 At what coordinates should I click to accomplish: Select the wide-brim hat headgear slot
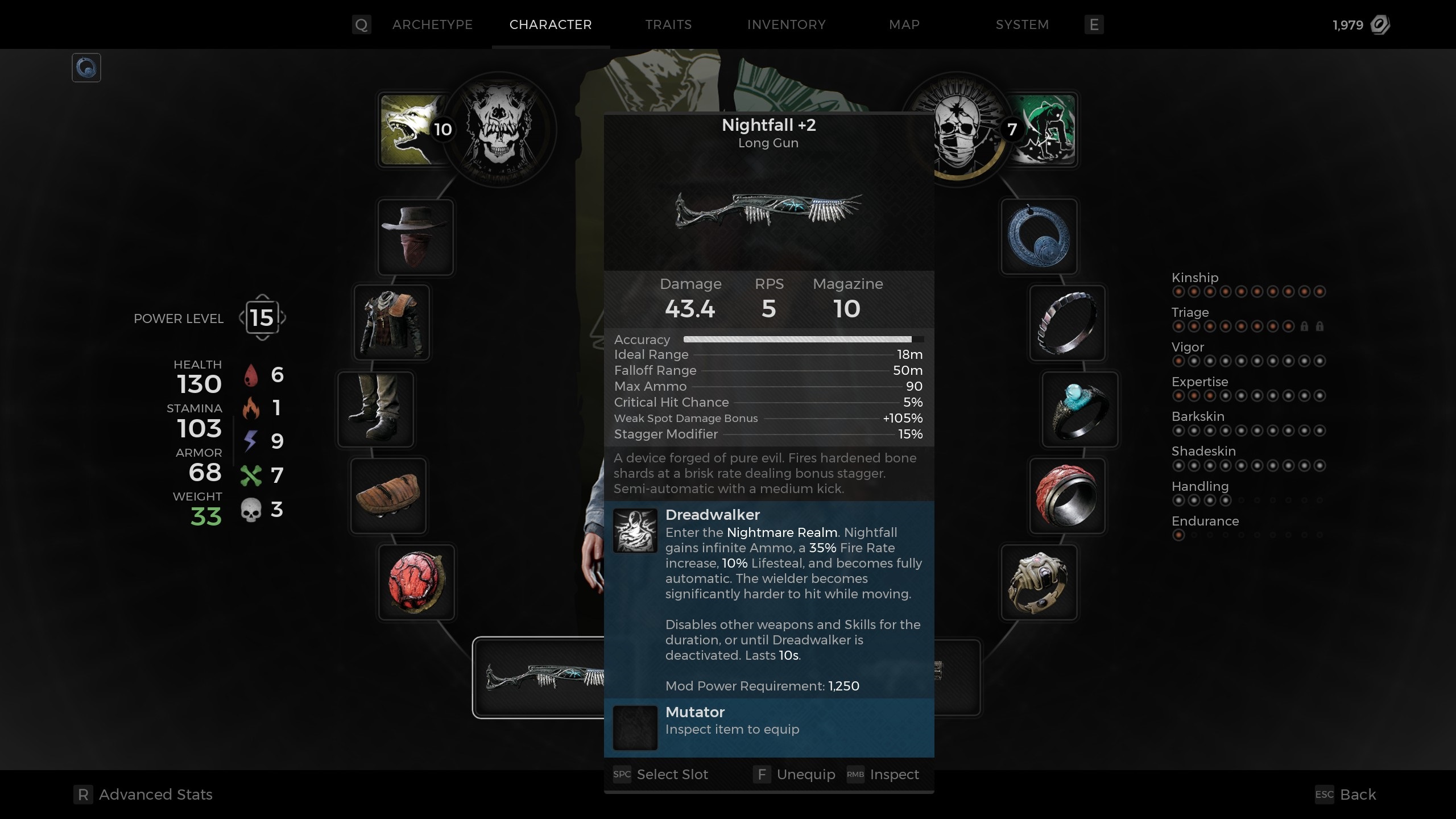pos(415,237)
